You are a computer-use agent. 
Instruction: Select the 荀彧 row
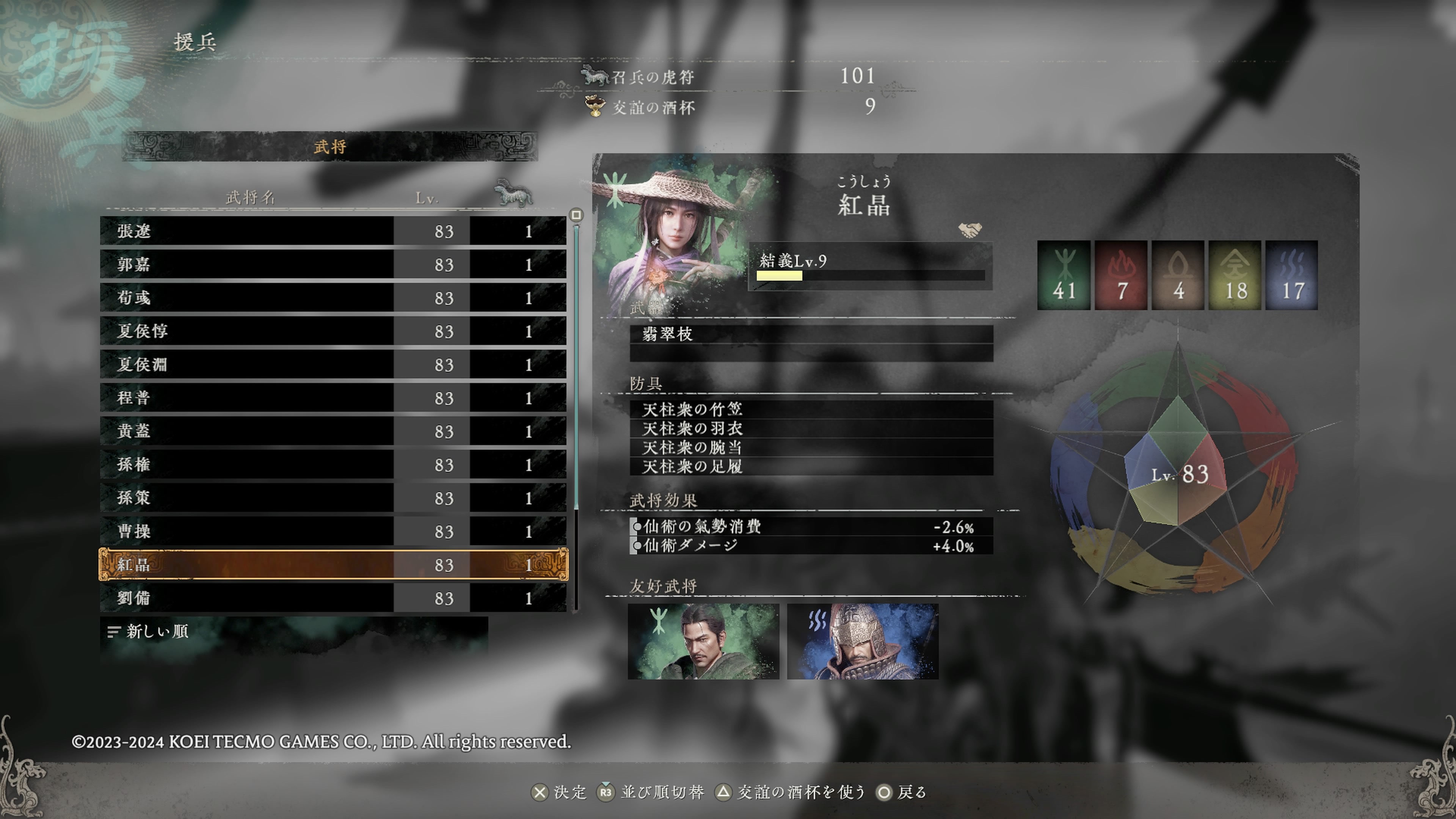333,298
